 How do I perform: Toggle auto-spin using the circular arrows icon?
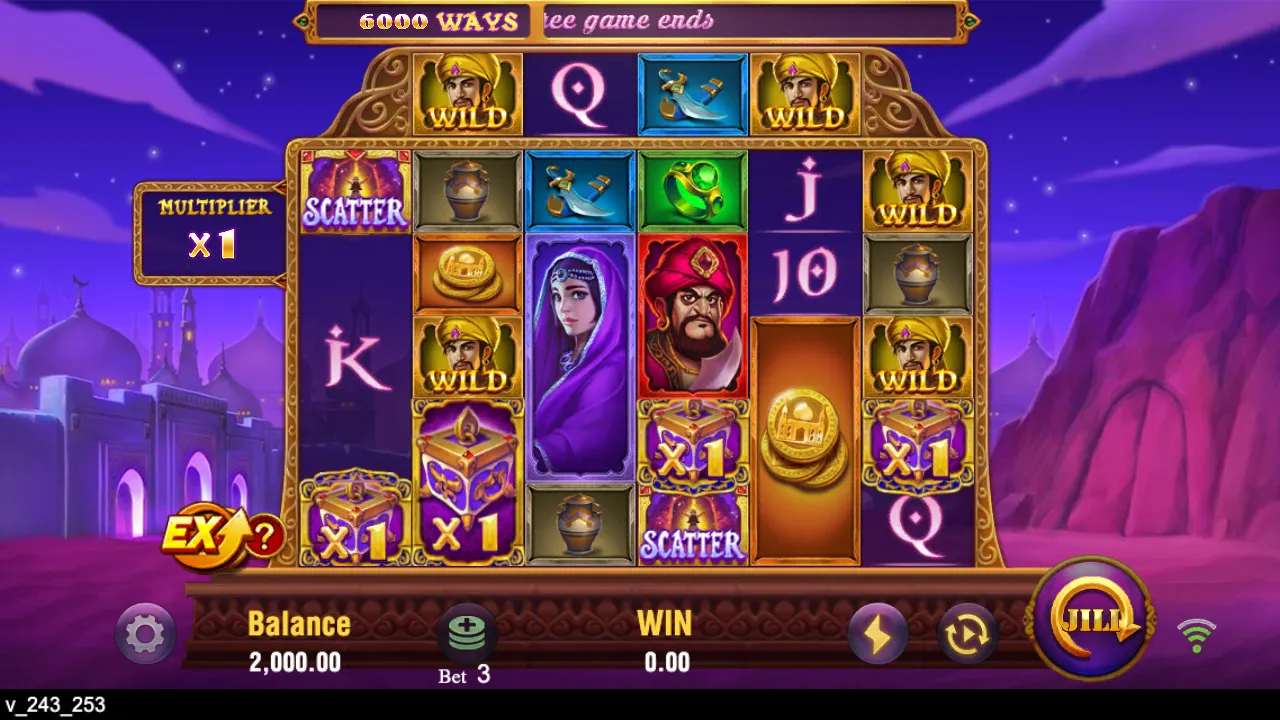tap(965, 632)
